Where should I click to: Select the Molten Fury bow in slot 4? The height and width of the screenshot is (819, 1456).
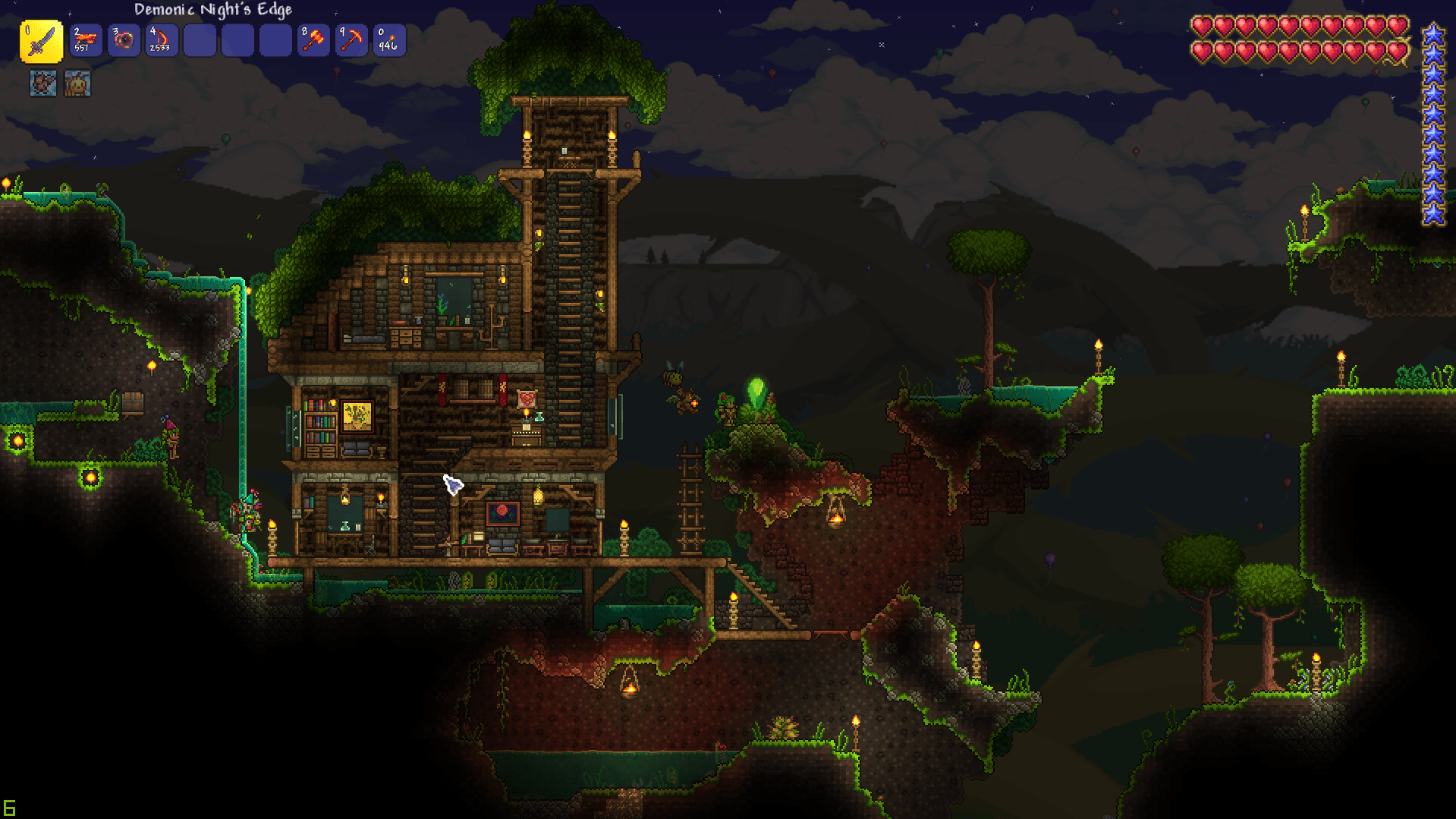(x=161, y=40)
